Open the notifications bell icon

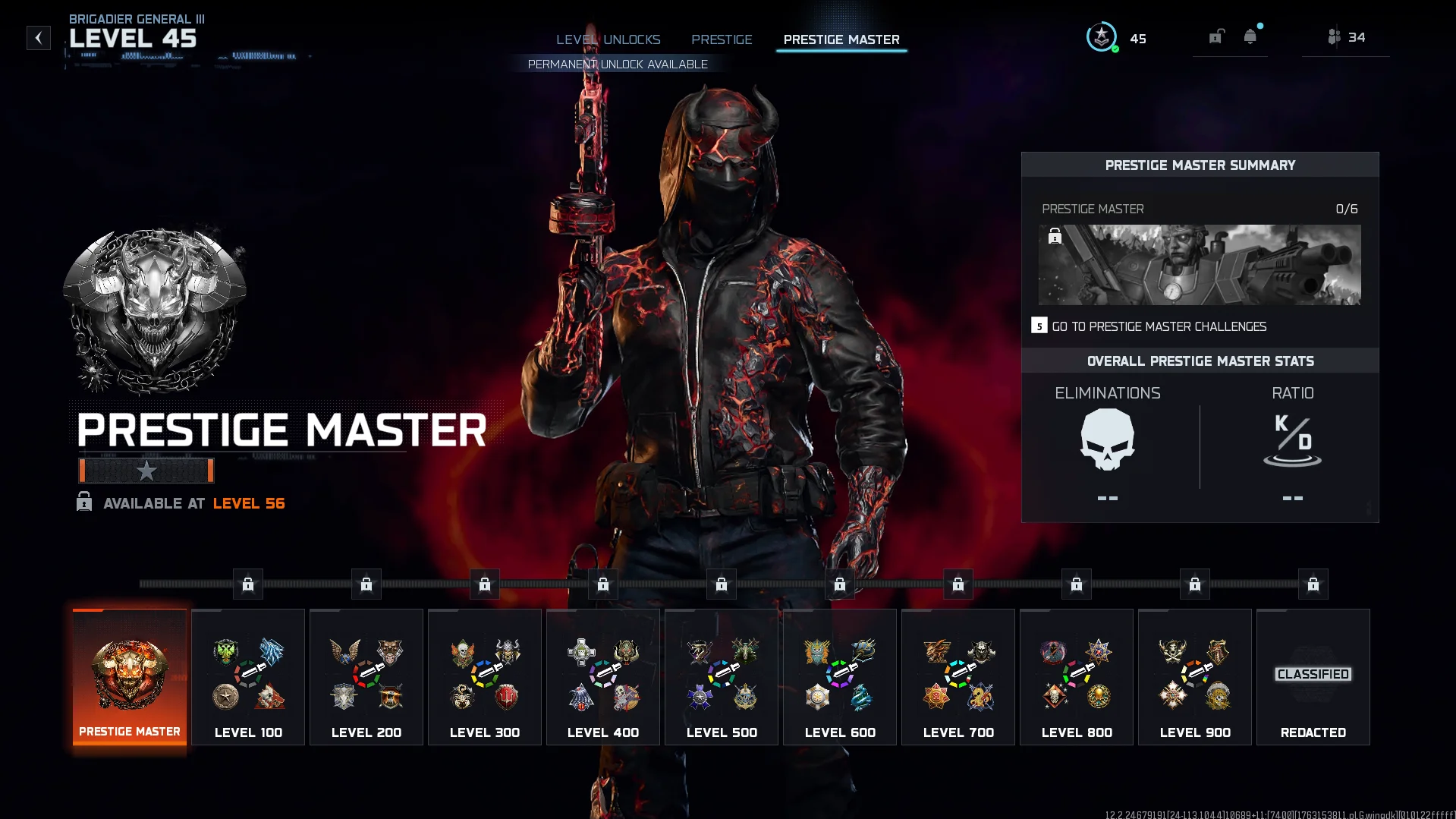coord(1250,36)
